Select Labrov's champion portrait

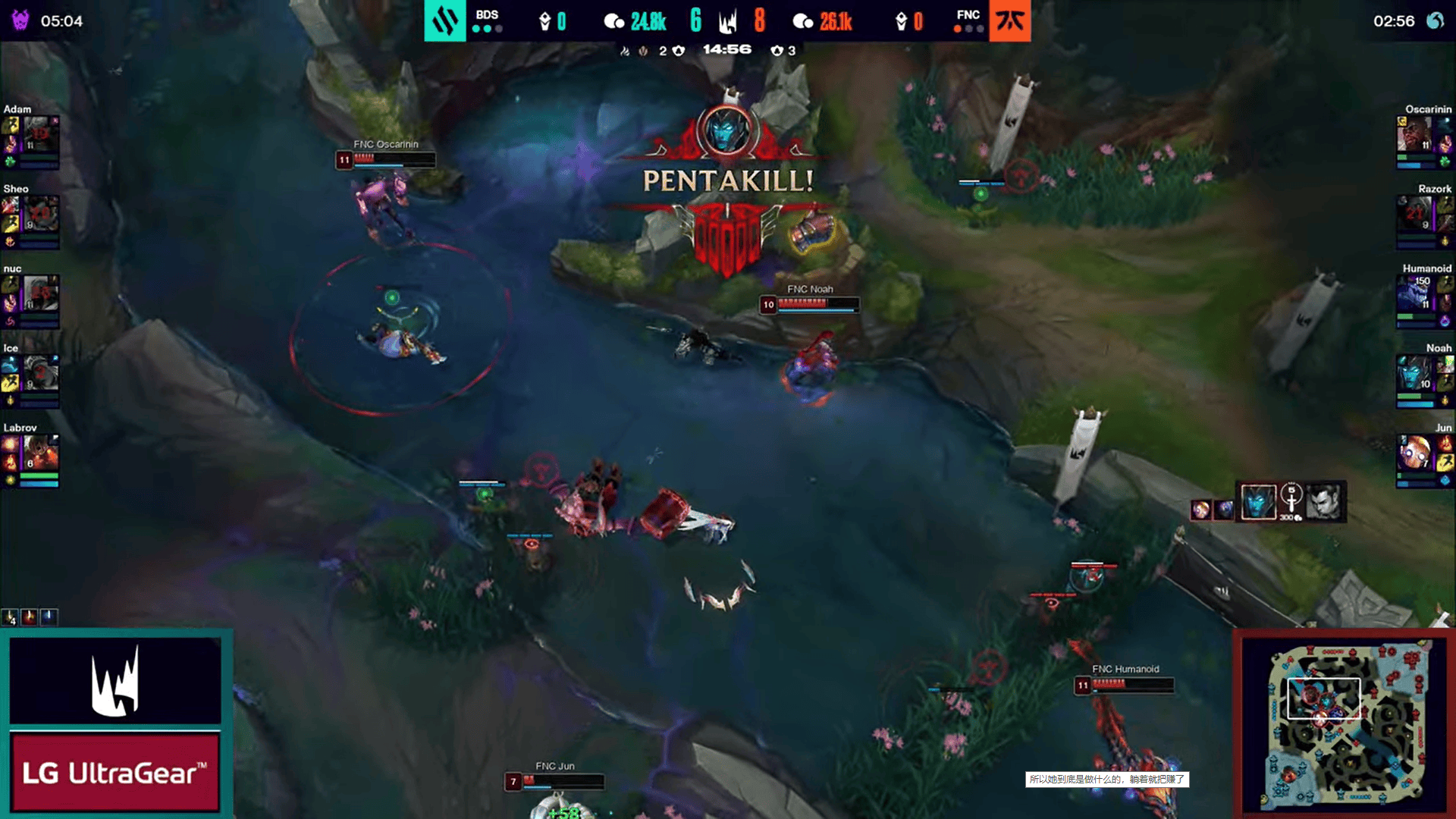(40, 453)
